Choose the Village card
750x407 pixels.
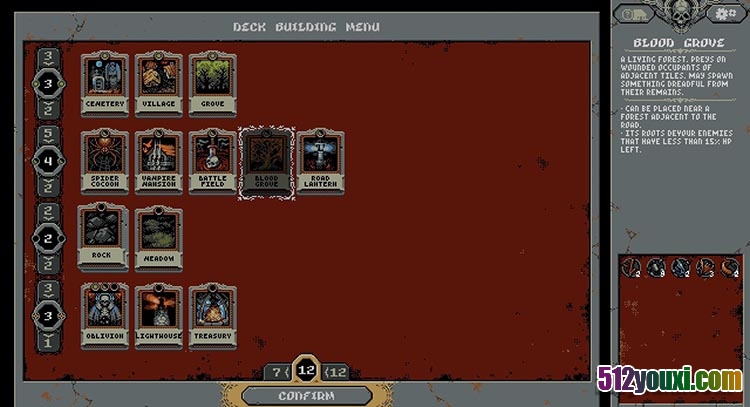point(159,82)
